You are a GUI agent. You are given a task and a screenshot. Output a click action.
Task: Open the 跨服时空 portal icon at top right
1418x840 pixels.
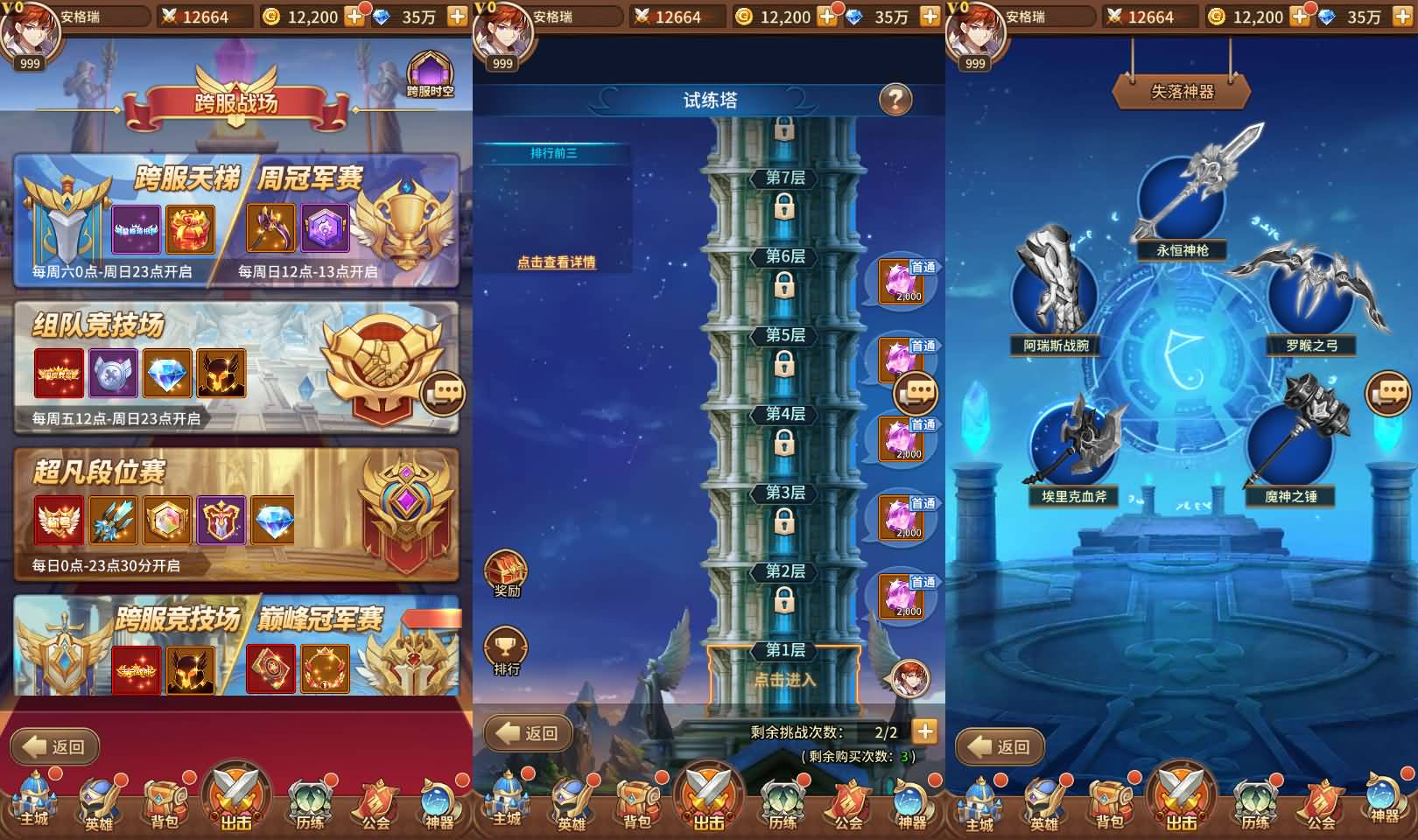(x=431, y=70)
